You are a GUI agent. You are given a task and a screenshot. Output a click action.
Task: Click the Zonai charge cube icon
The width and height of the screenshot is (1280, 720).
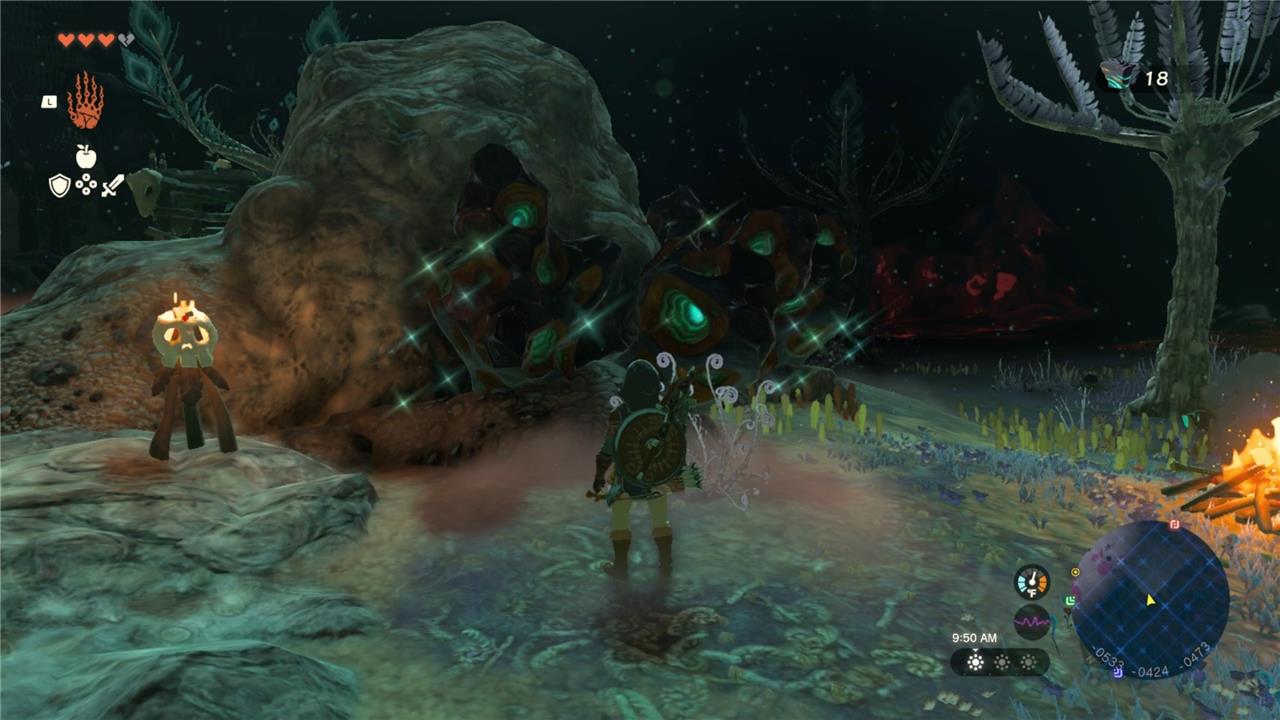1116,76
